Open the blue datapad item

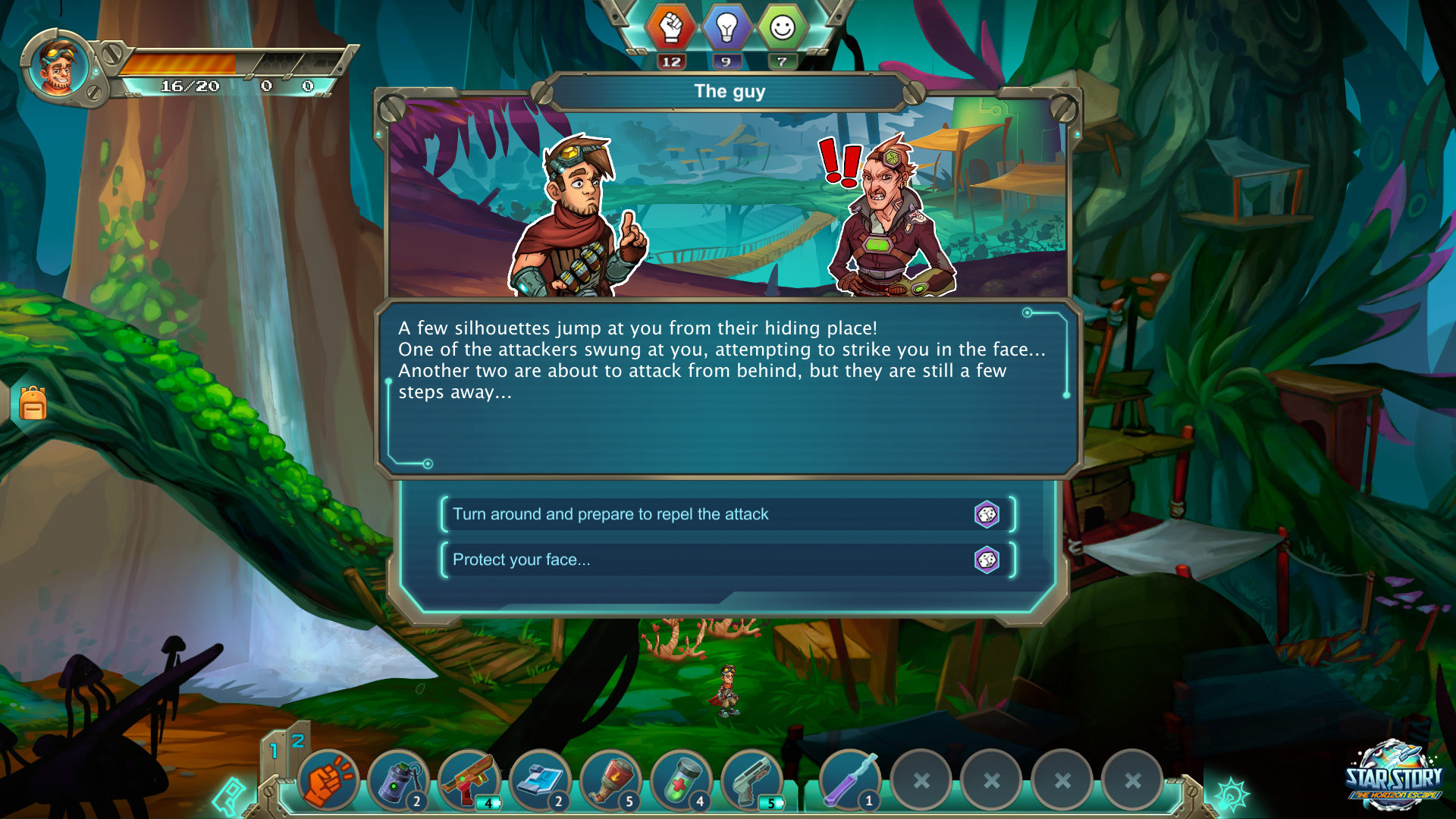point(541,778)
